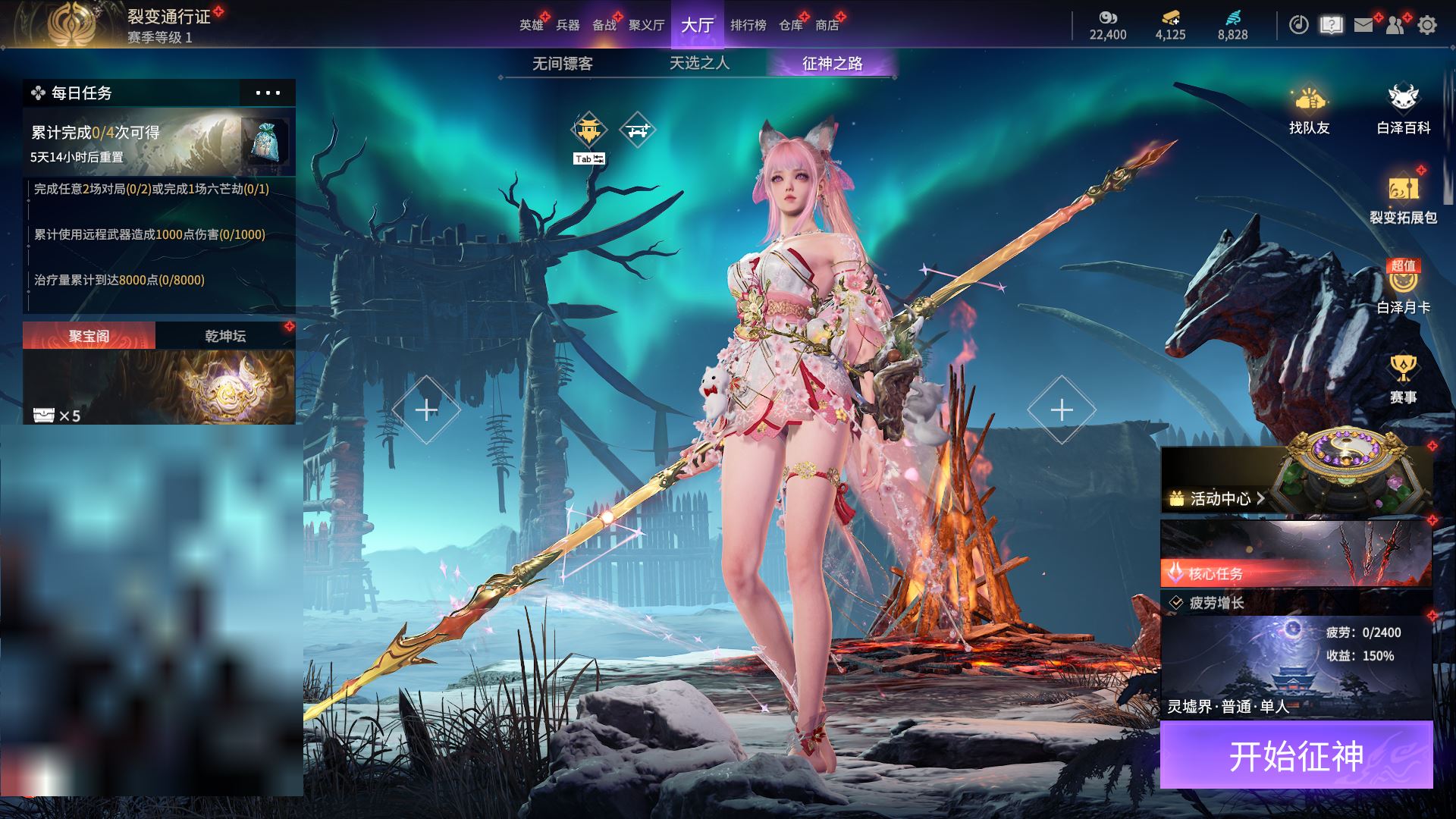Go to the 兵器 weapons page
The height and width of the screenshot is (819, 1456).
[x=567, y=25]
